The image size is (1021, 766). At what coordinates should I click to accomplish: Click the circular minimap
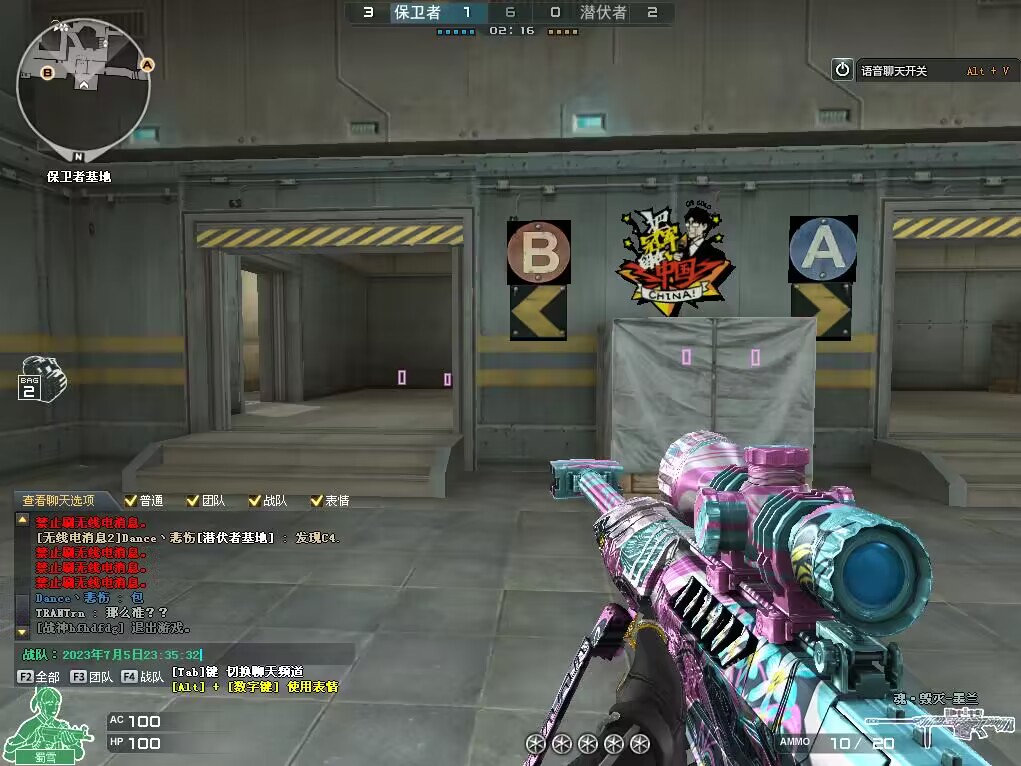(x=83, y=86)
